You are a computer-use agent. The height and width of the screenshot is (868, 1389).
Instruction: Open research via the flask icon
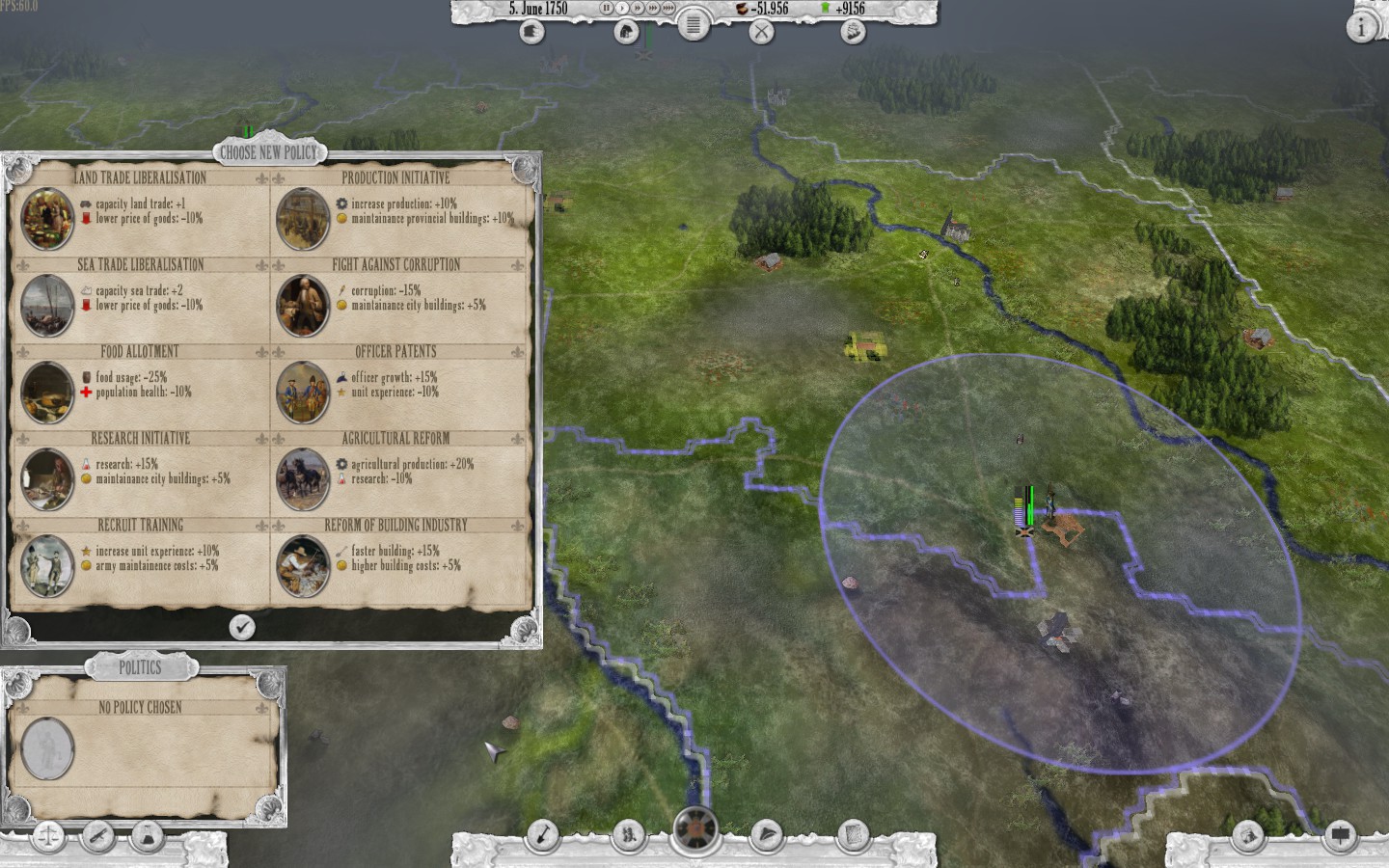[x=147, y=837]
